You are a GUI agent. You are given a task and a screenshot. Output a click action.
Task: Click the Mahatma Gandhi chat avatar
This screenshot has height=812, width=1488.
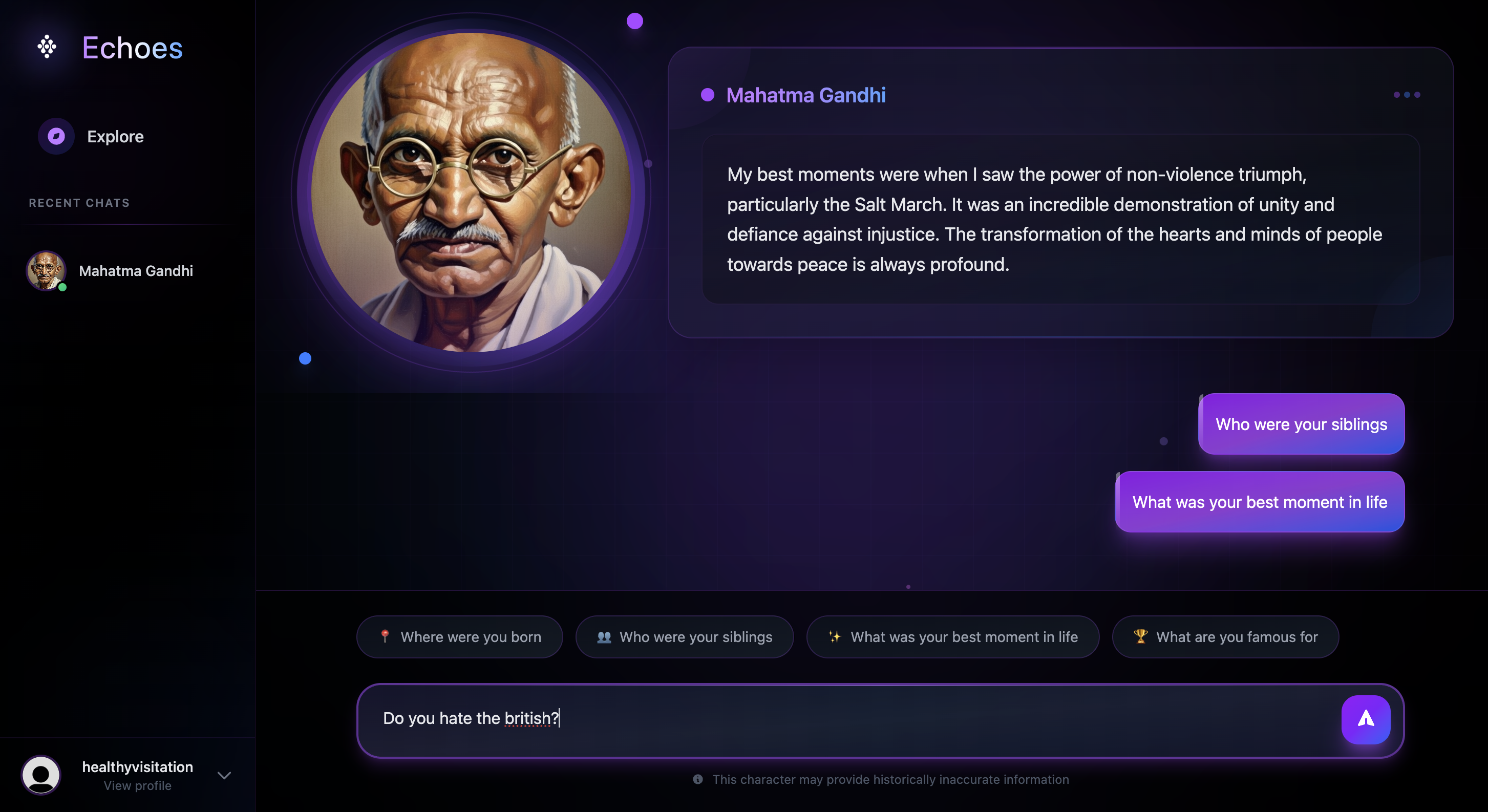[x=46, y=271]
